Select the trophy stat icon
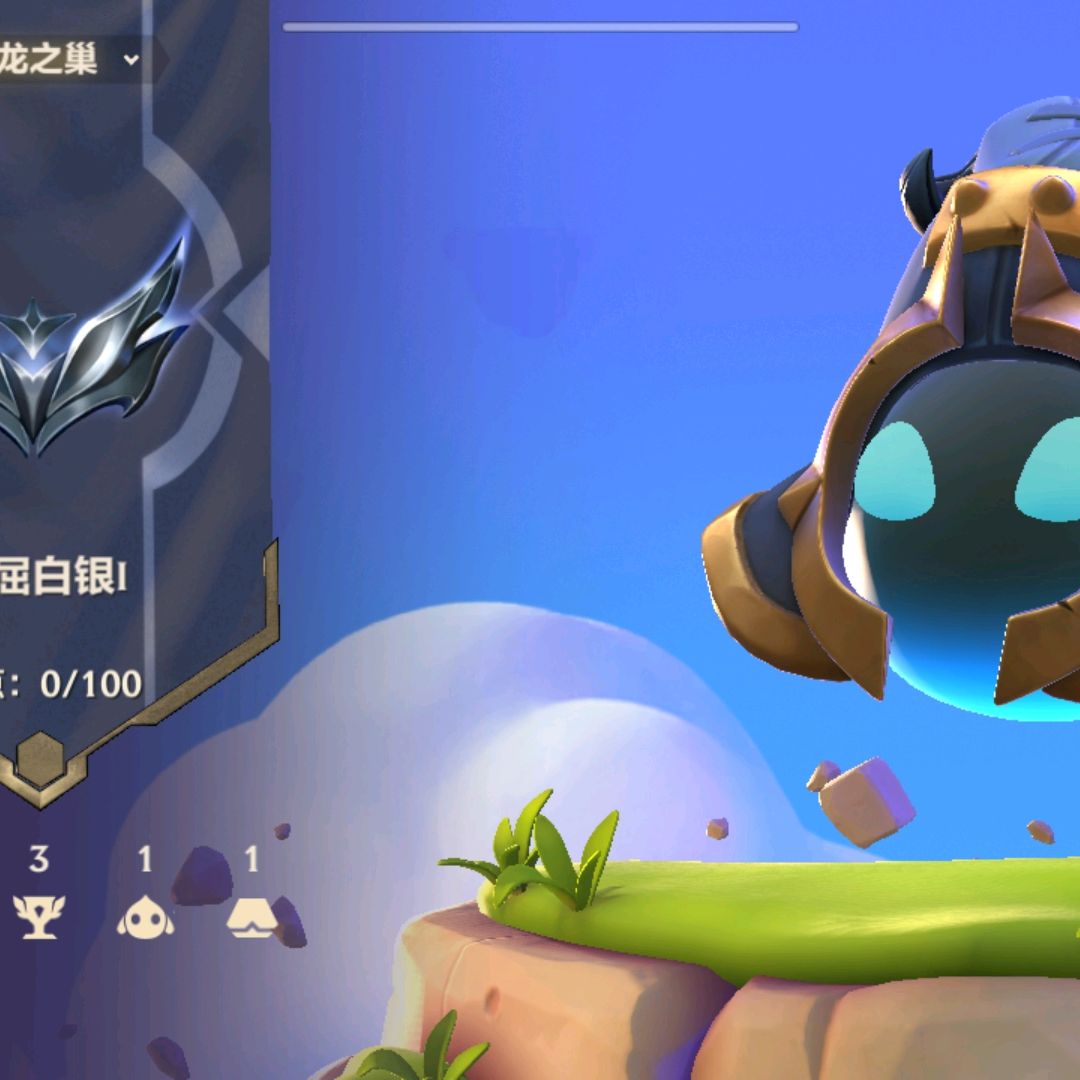The width and height of the screenshot is (1080, 1080). (x=39, y=915)
